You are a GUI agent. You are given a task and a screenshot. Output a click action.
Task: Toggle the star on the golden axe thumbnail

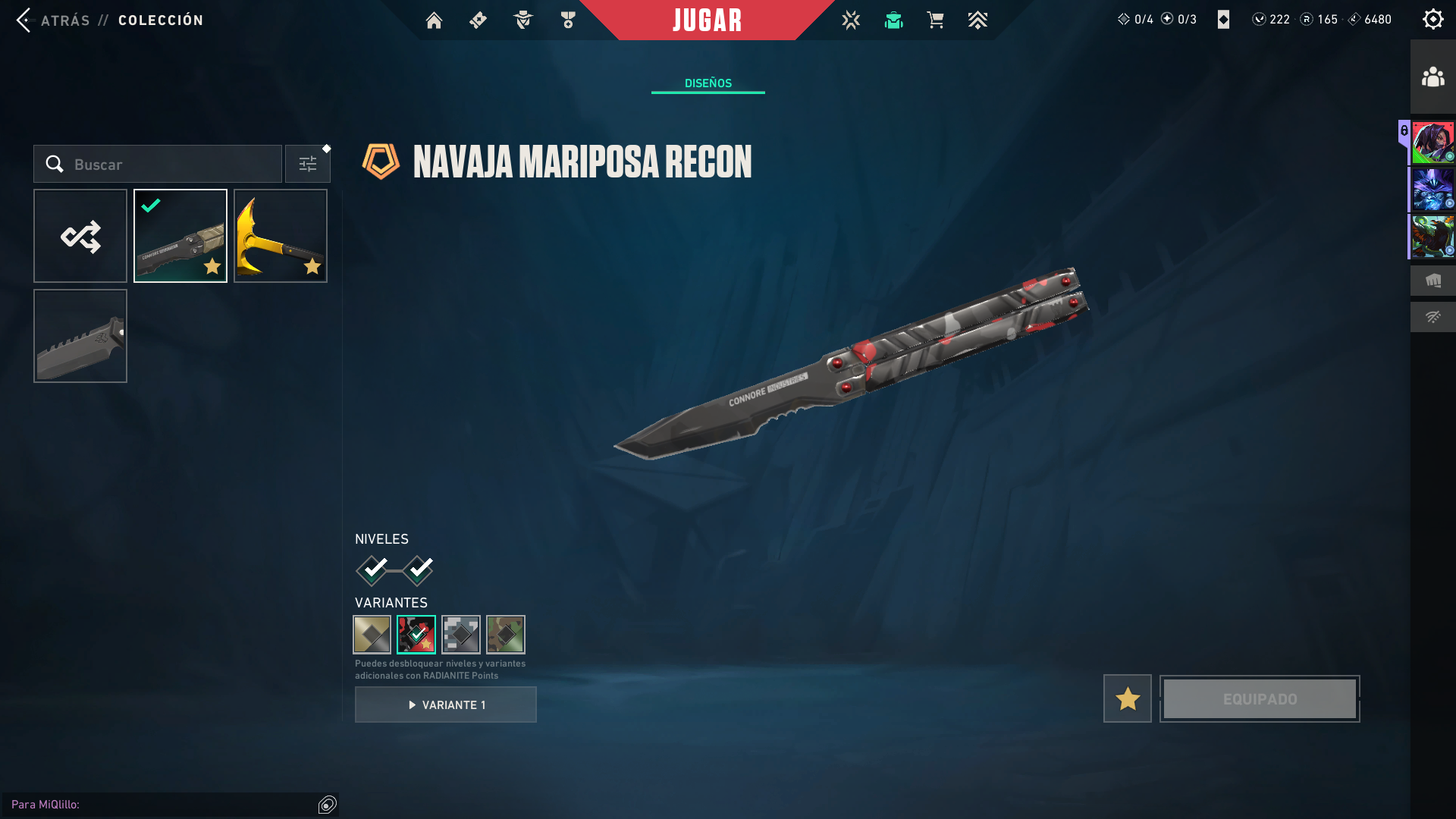coord(312,266)
